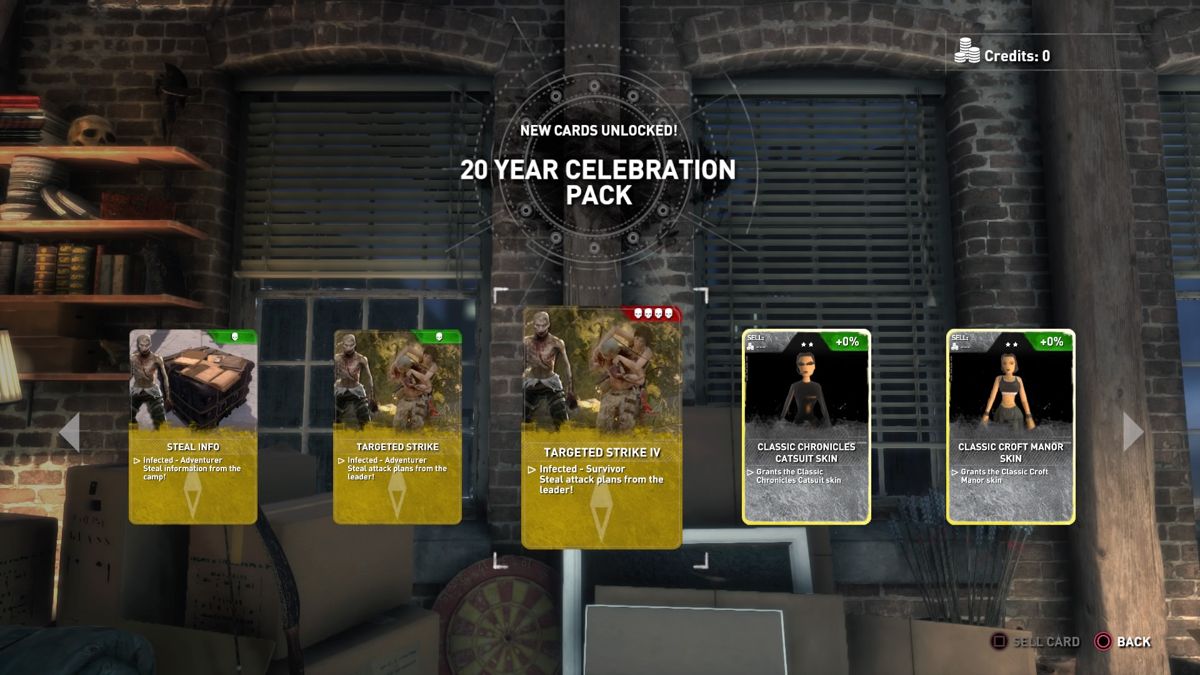Select the Classic Croft Manor Skin card

point(1010,427)
